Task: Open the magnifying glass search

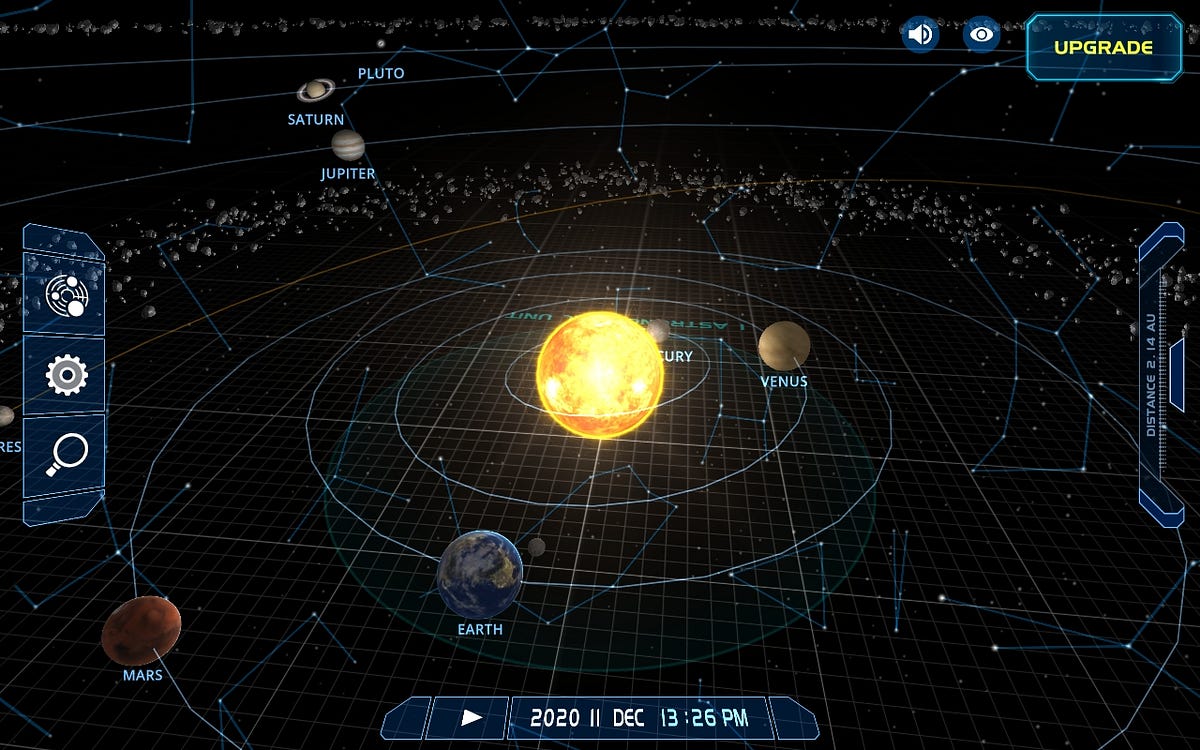Action: point(66,455)
